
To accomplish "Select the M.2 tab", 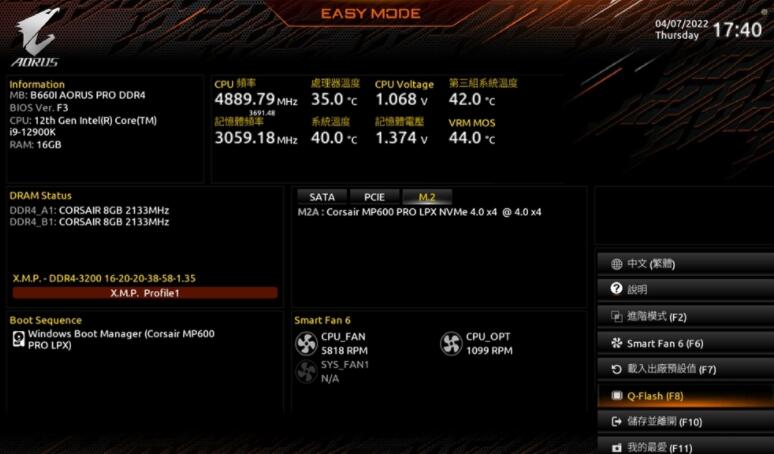I will coord(427,197).
